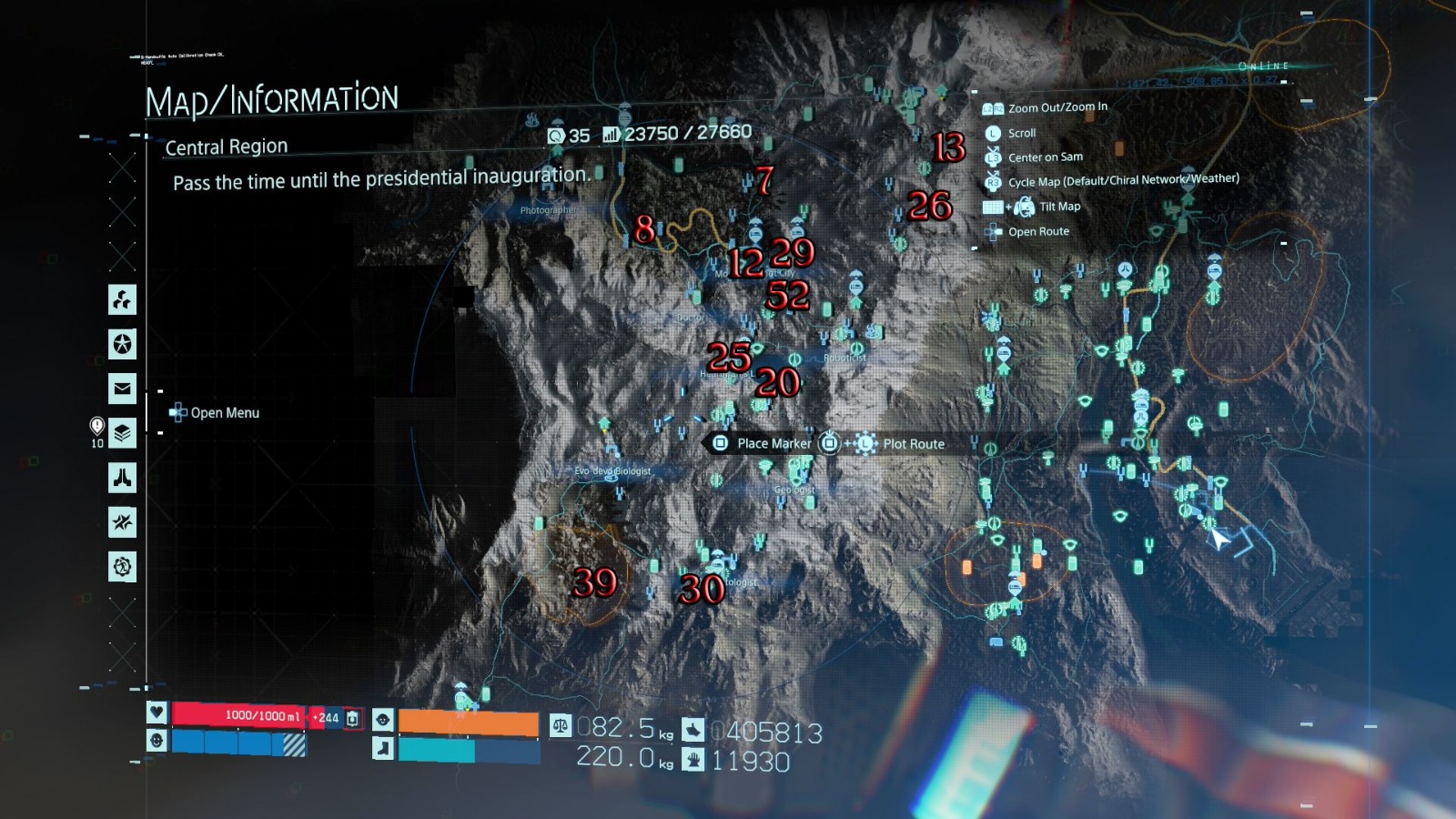Click the boots icon above the gear in sidebar
Screen dimensions: 1456x819
coord(123,478)
